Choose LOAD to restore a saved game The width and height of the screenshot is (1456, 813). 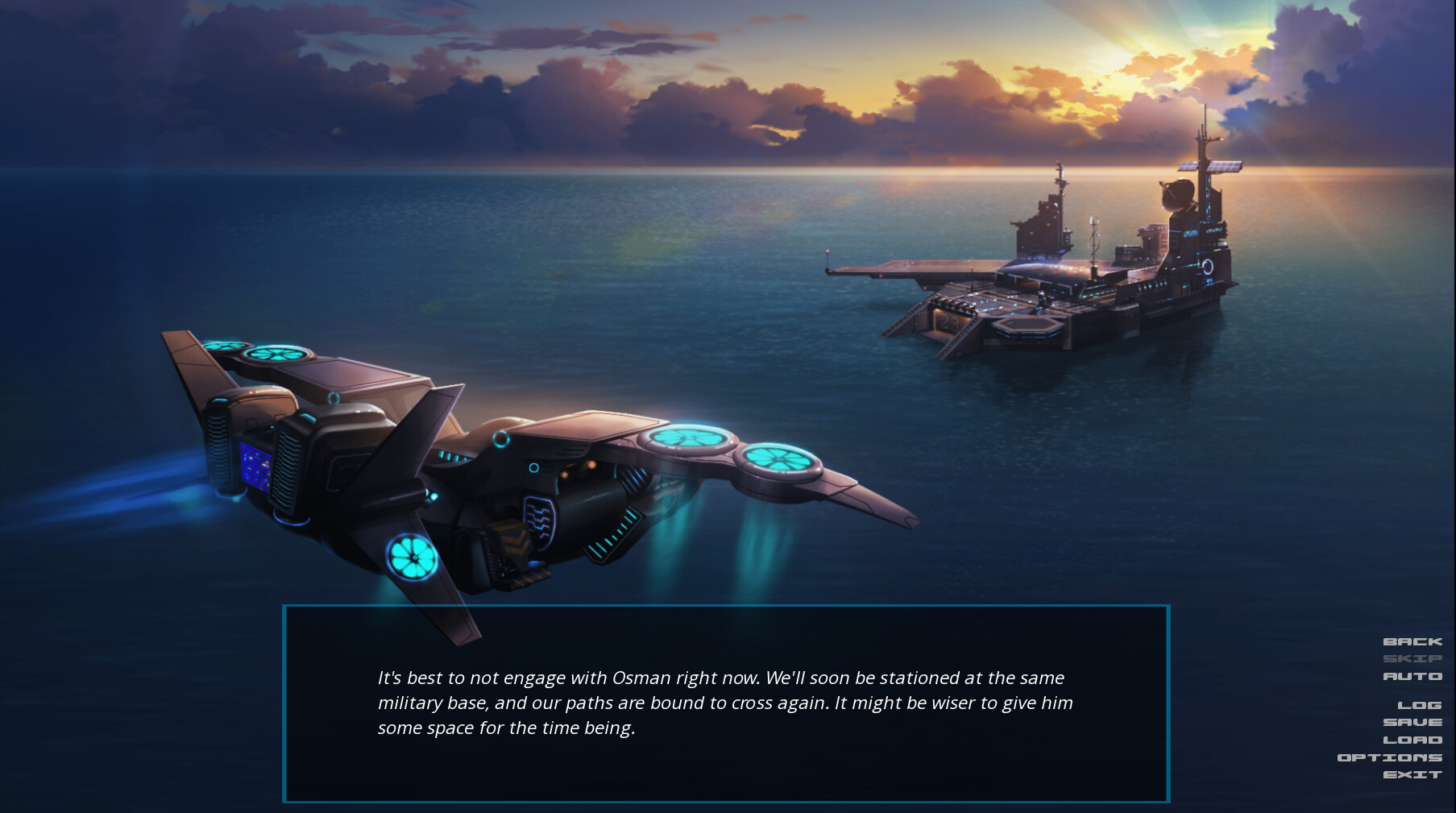1413,740
